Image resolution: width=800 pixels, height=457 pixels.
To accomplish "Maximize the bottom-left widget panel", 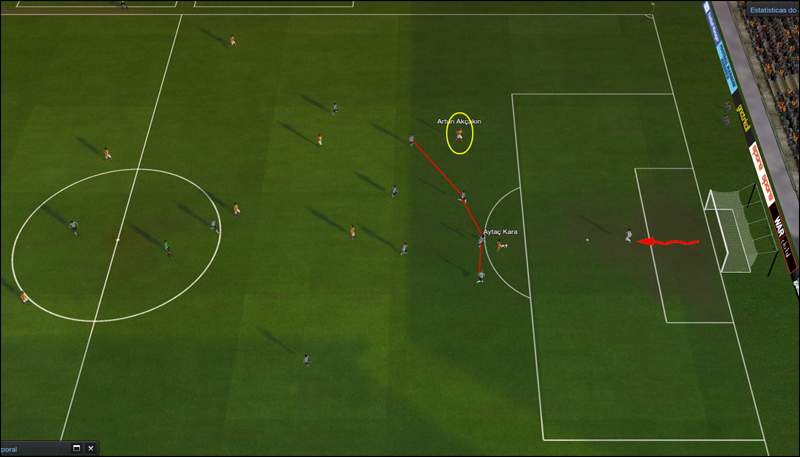I will point(76,449).
